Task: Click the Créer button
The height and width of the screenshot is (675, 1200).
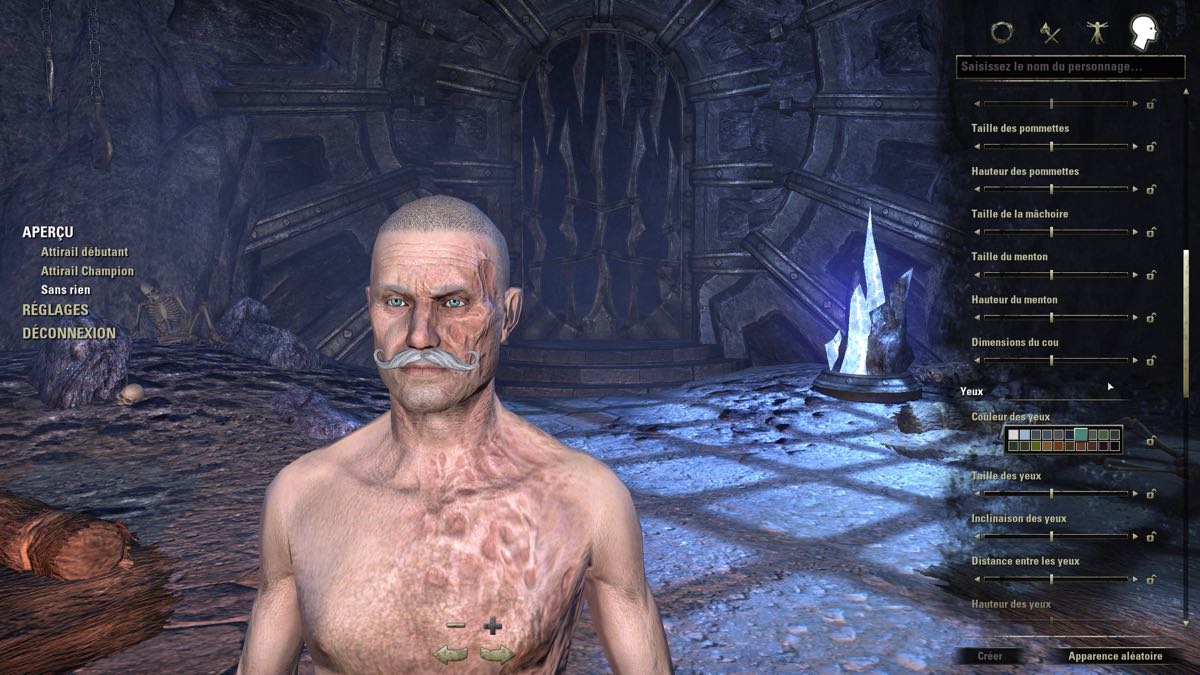Action: [x=990, y=656]
